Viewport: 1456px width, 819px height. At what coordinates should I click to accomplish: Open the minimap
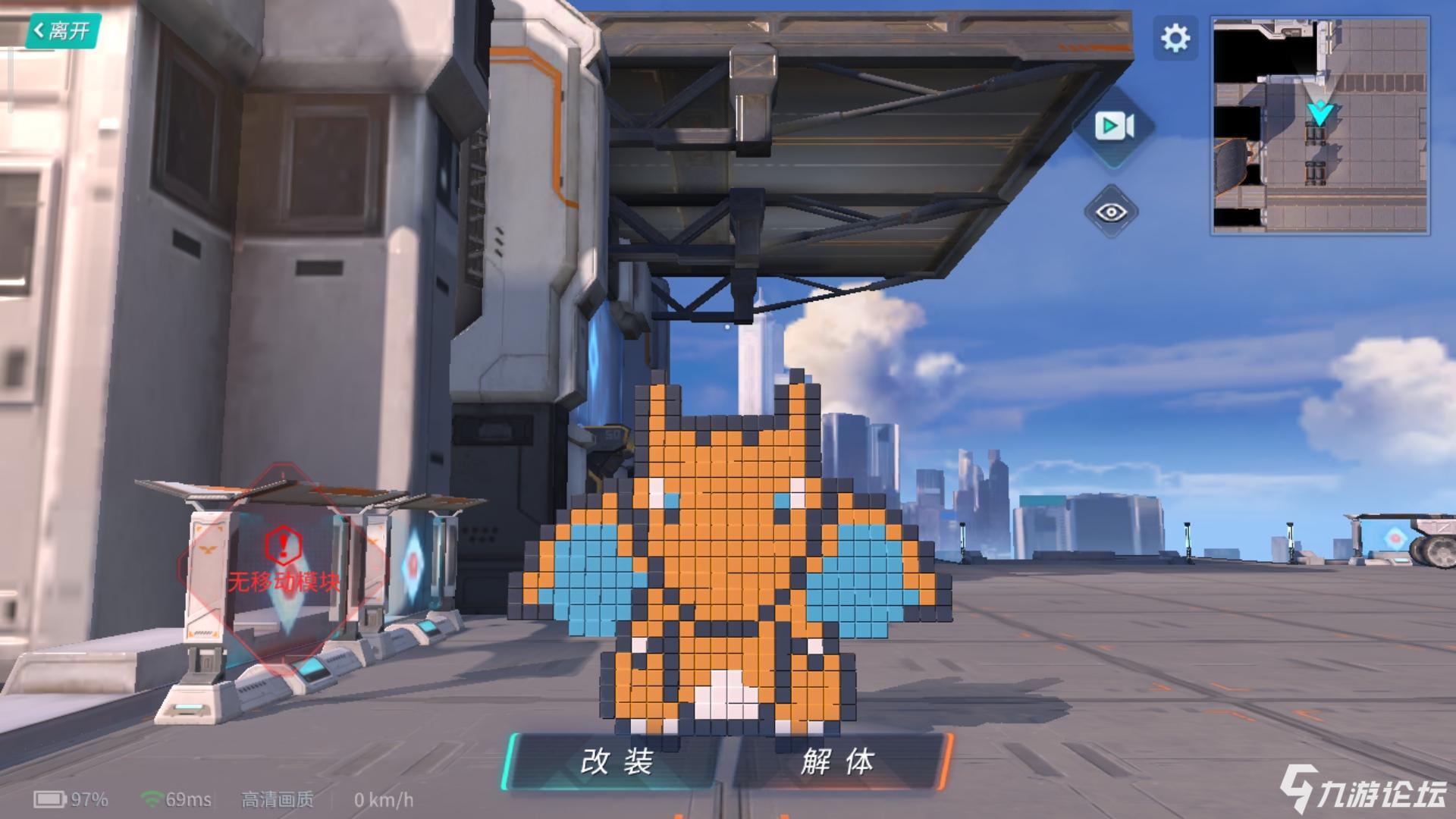[x=1319, y=126]
